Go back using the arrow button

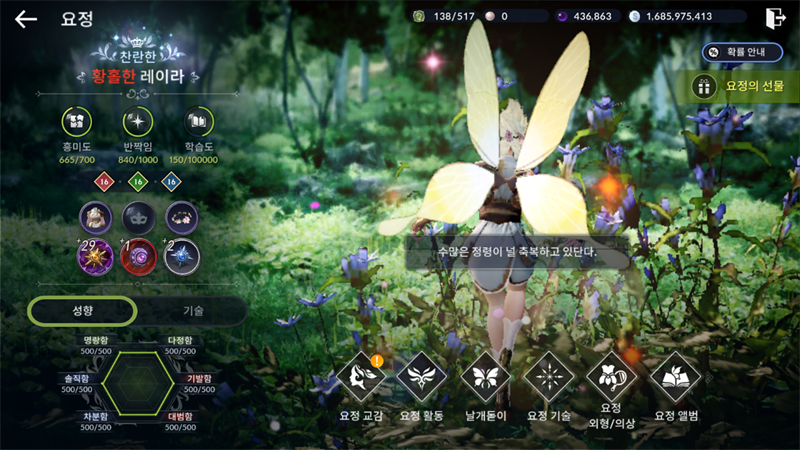(x=26, y=19)
